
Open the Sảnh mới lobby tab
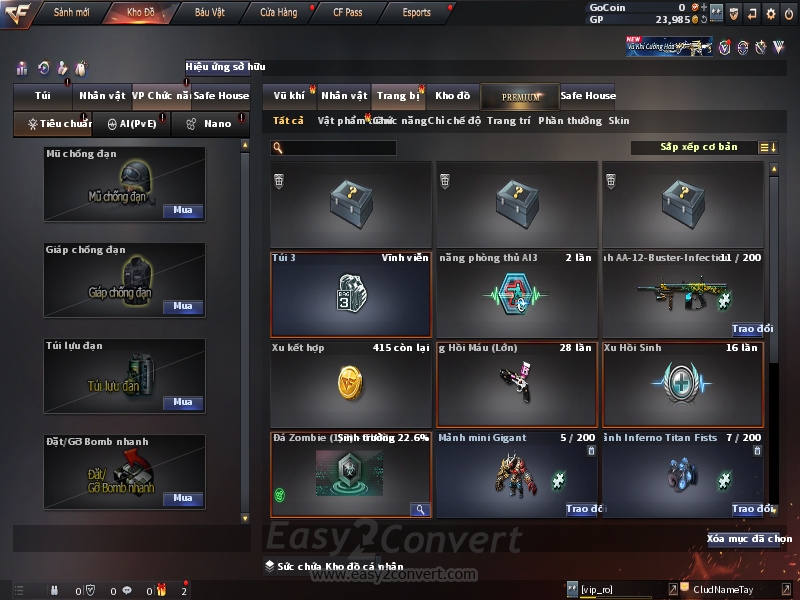[x=72, y=13]
